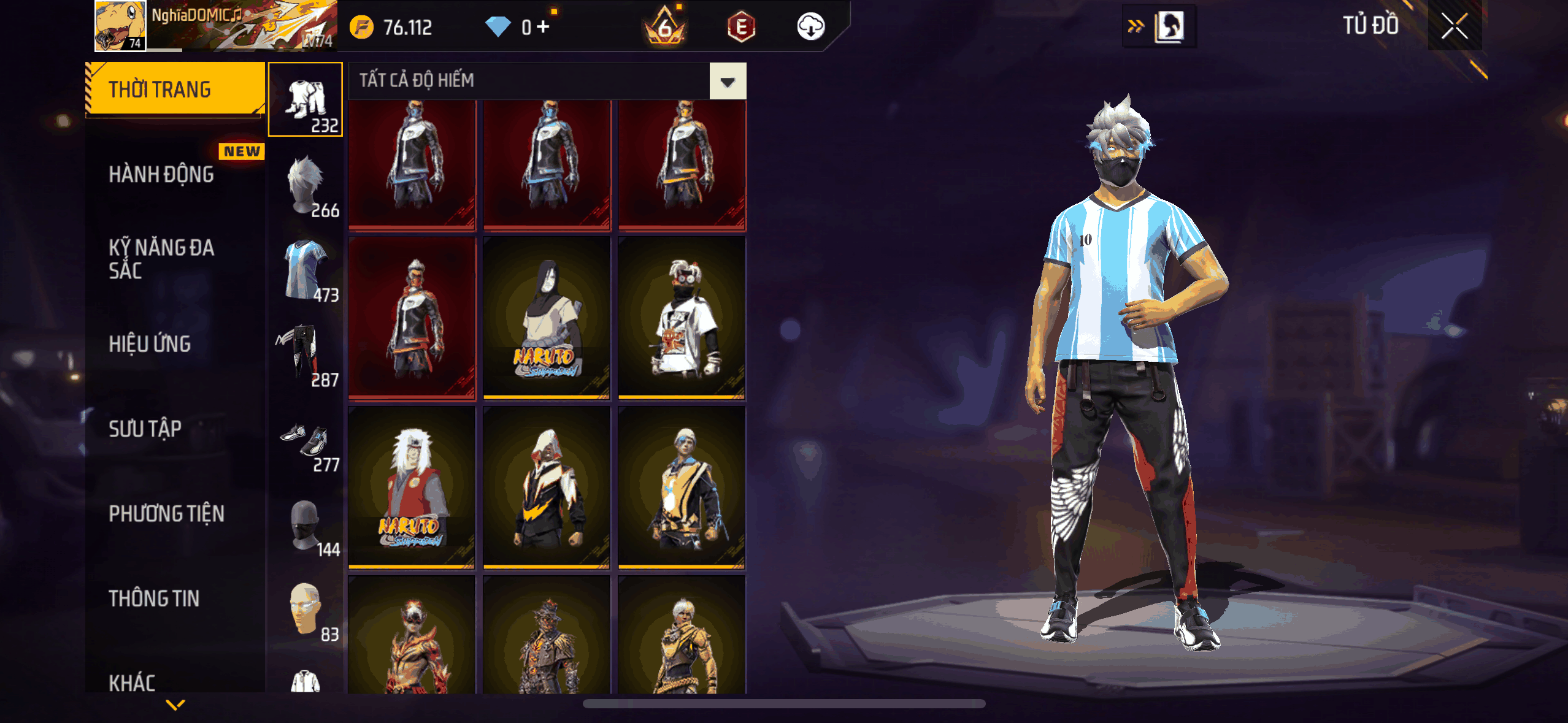This screenshot has width=1568, height=723.
Task: View the THÔNG TIN tab
Action: [155, 599]
